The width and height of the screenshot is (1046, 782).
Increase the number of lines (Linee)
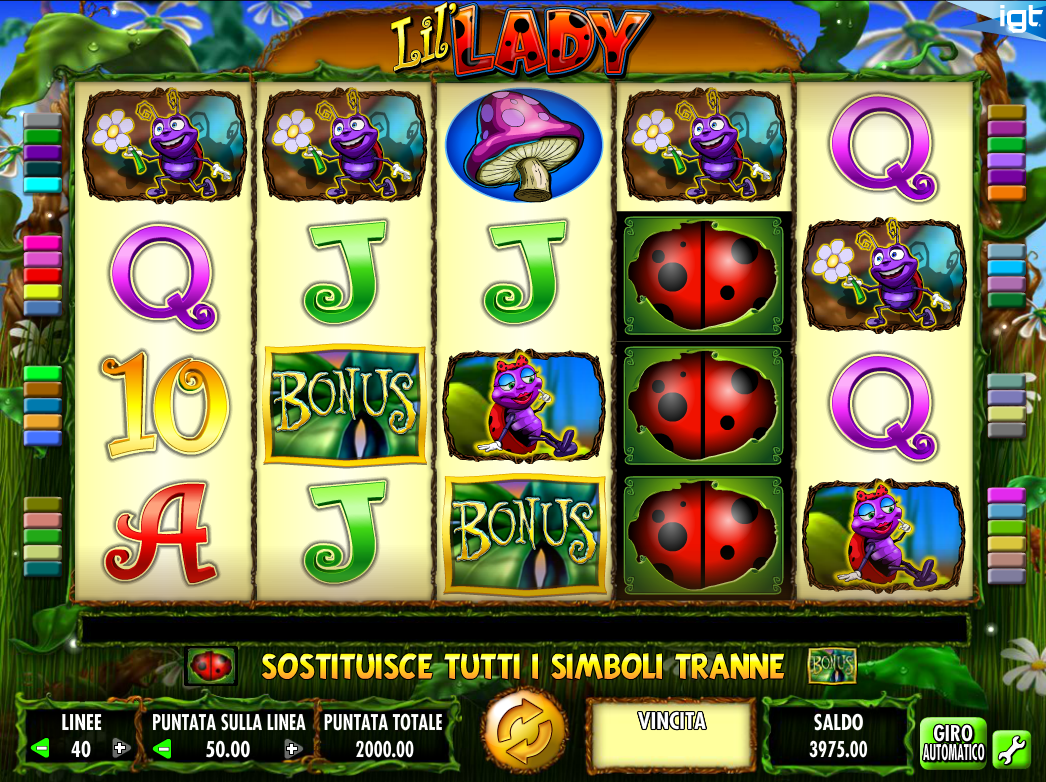click(121, 748)
